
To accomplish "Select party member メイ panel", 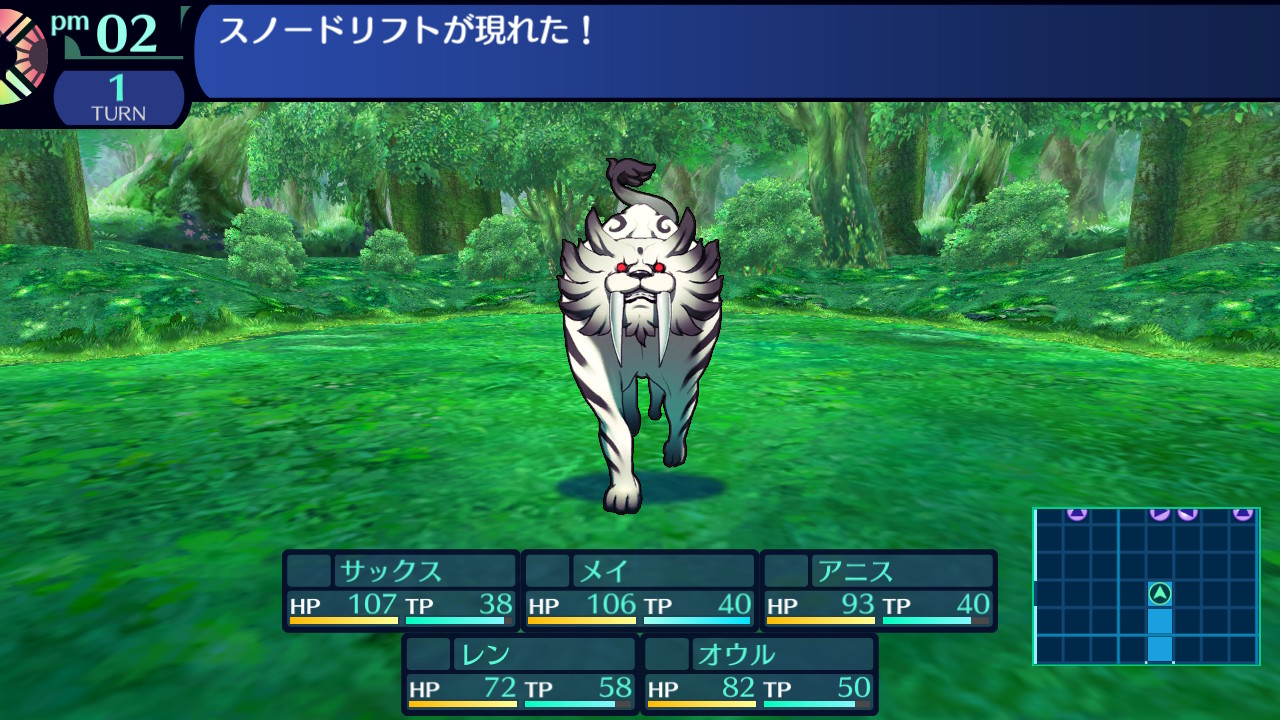I will point(640,590).
